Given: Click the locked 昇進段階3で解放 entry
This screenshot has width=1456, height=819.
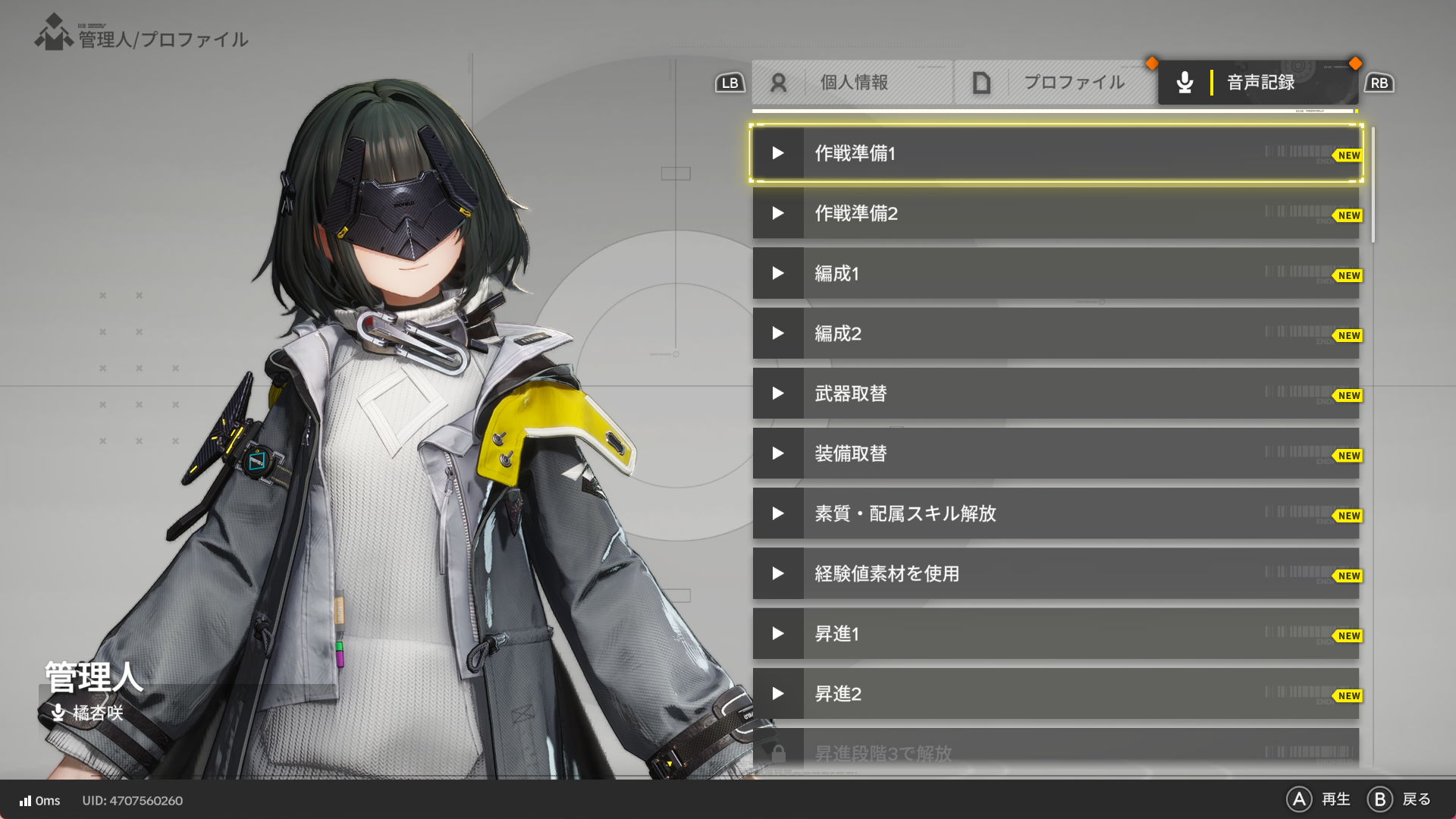Looking at the screenshot, I should (1054, 753).
